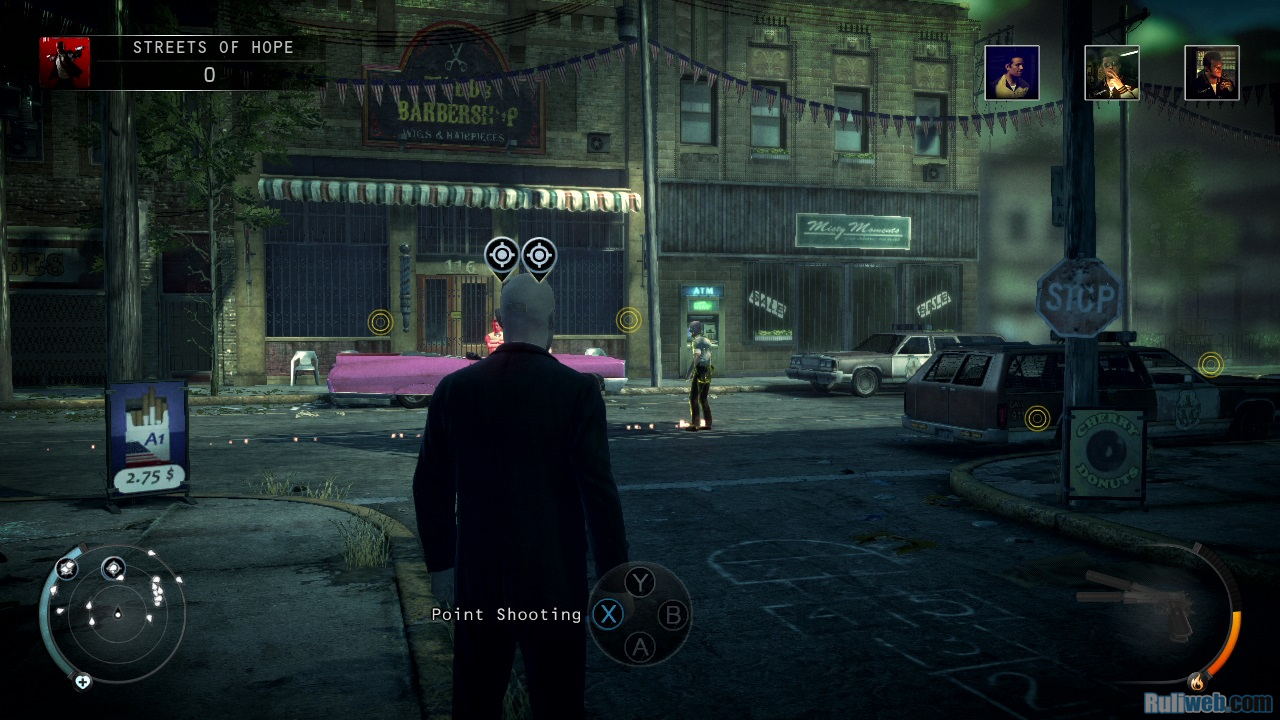Click the heart health icon below minimap
Screen dimensions: 1280x720
(83, 681)
